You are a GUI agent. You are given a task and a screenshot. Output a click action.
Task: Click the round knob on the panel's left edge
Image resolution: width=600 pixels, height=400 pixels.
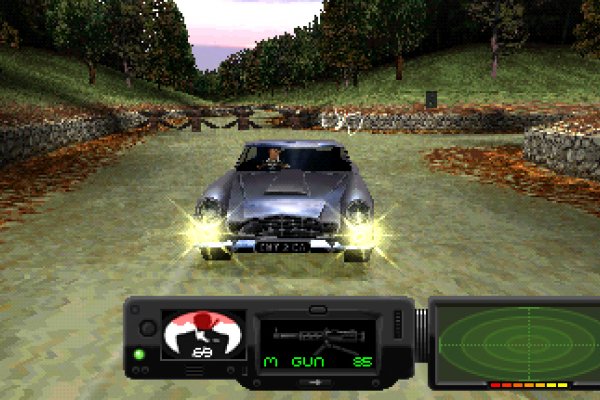click(x=147, y=327)
